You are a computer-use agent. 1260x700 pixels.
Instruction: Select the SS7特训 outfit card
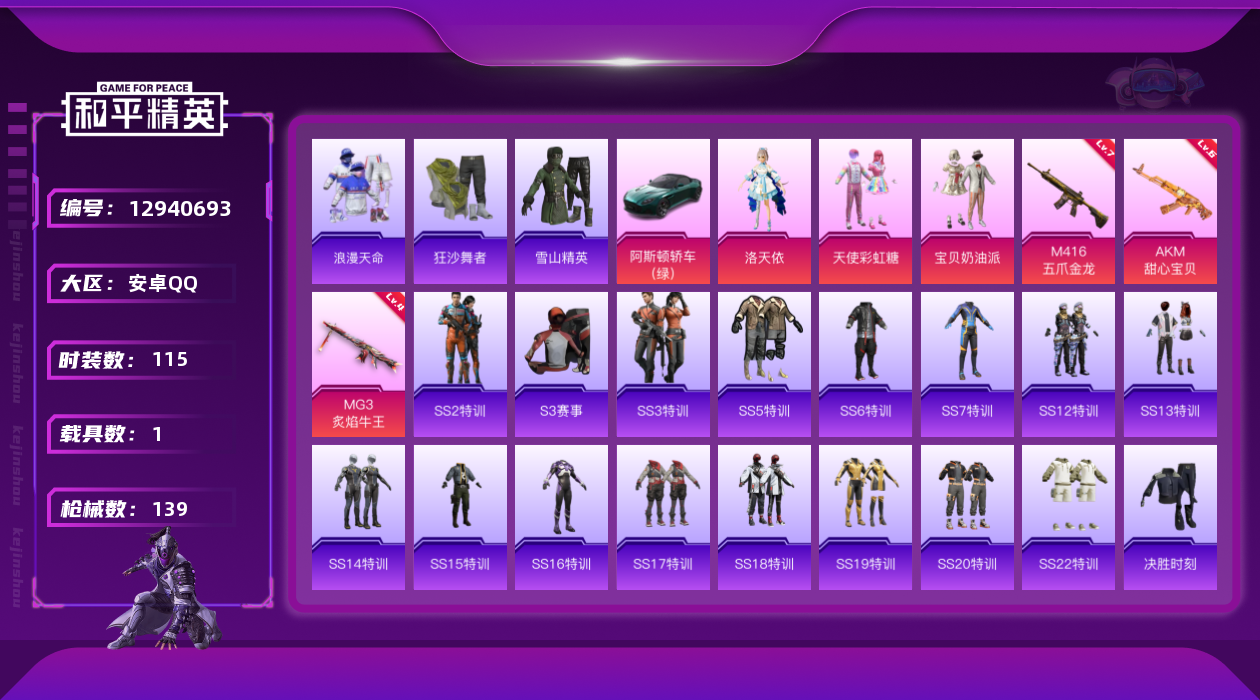point(967,364)
